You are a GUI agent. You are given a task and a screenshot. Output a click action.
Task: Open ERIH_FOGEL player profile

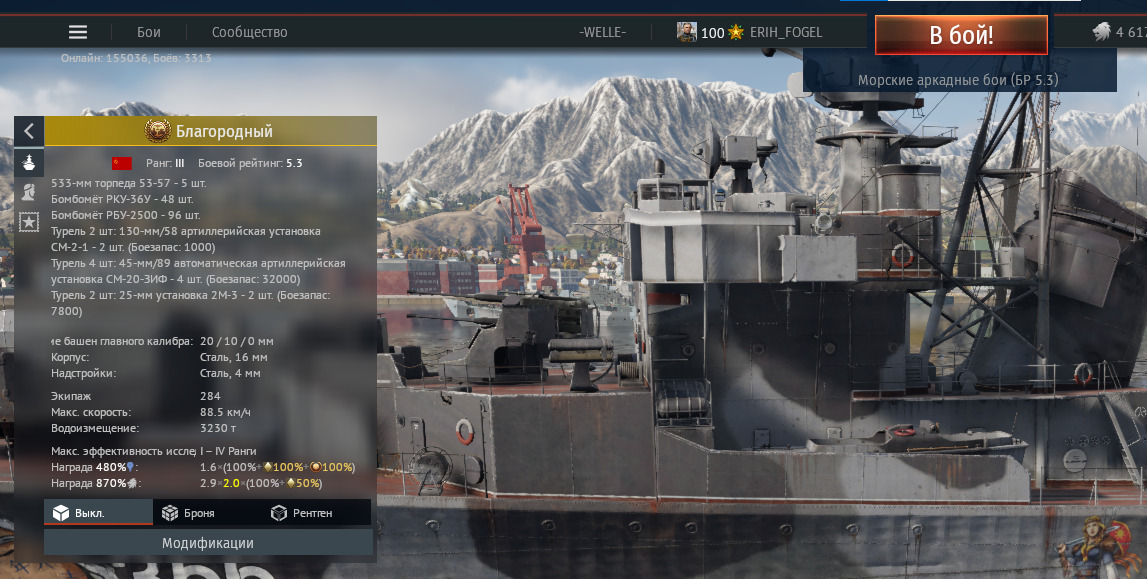(785, 32)
